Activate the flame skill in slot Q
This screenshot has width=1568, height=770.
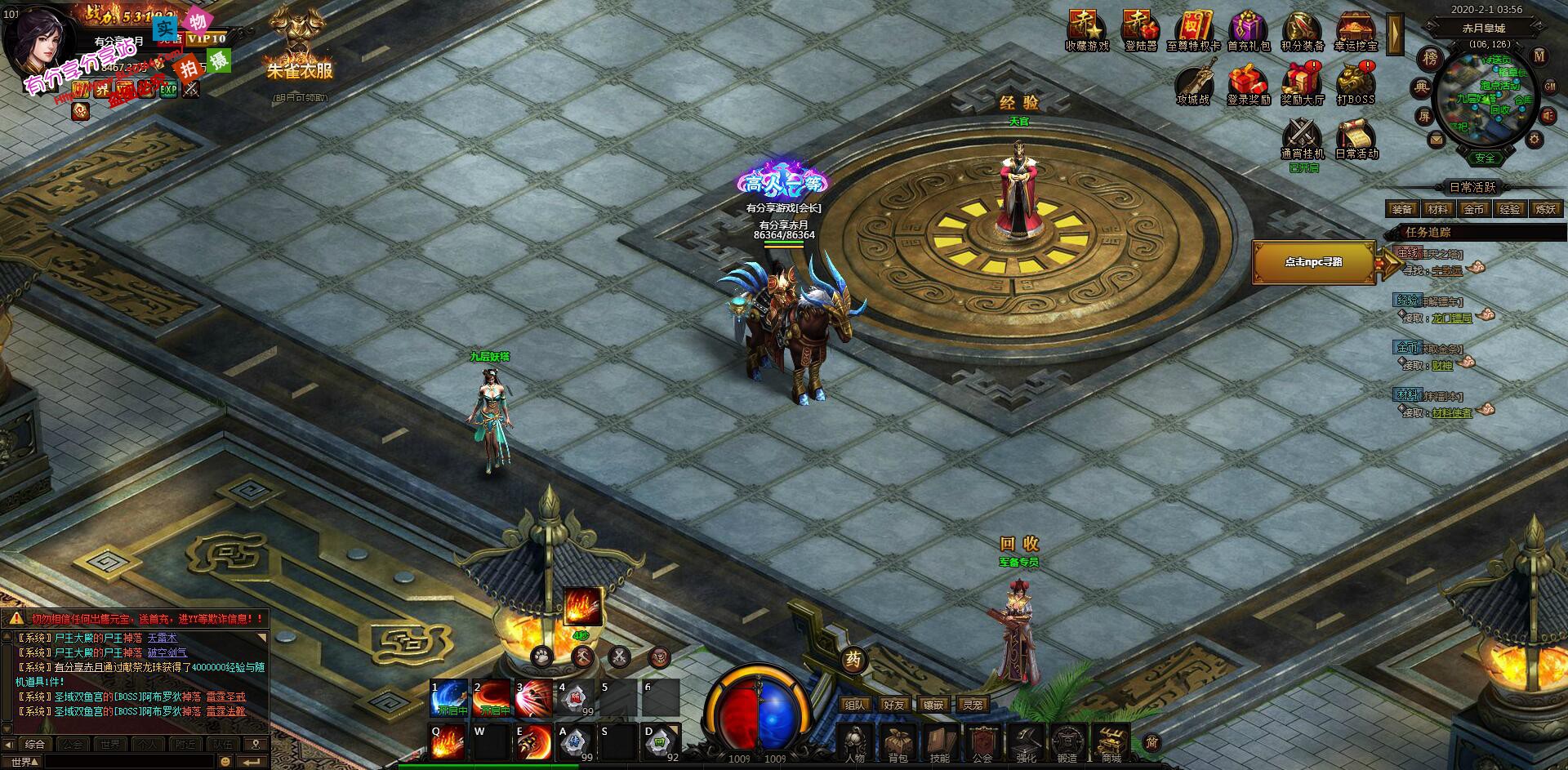pos(448,741)
